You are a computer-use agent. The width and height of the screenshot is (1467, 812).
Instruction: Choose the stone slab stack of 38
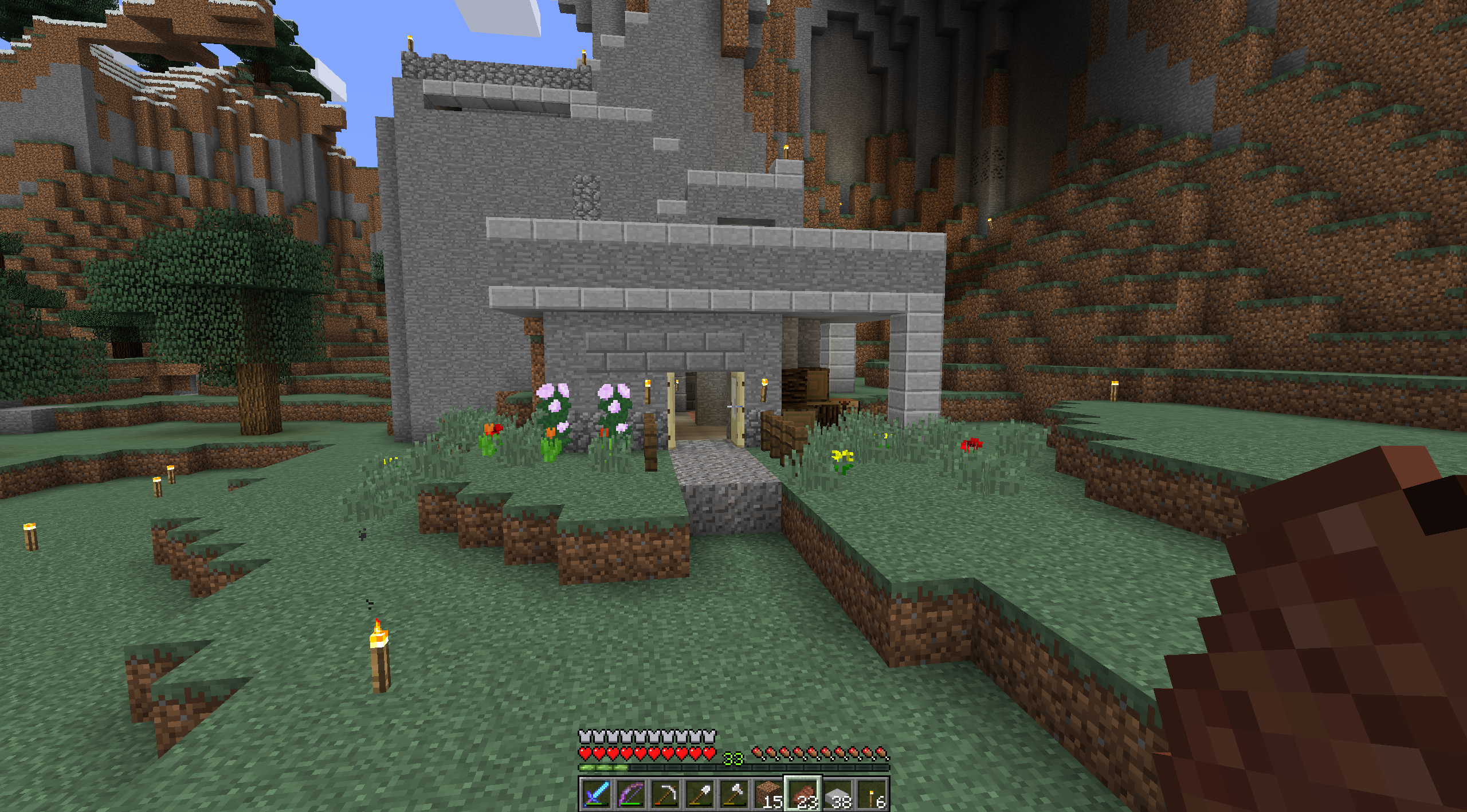838,794
